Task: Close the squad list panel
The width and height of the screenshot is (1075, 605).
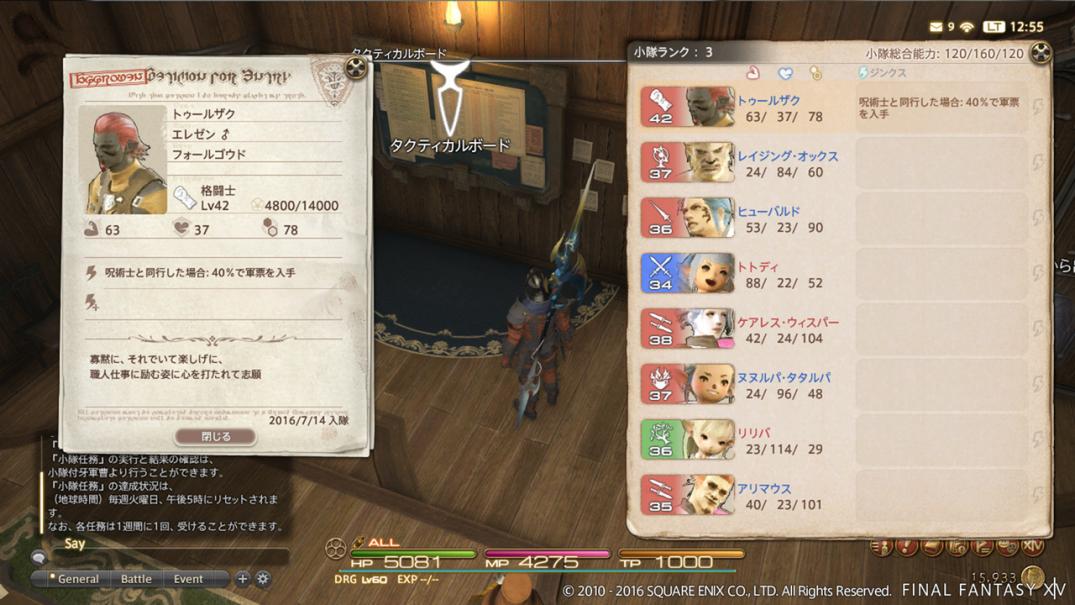Action: point(1041,53)
